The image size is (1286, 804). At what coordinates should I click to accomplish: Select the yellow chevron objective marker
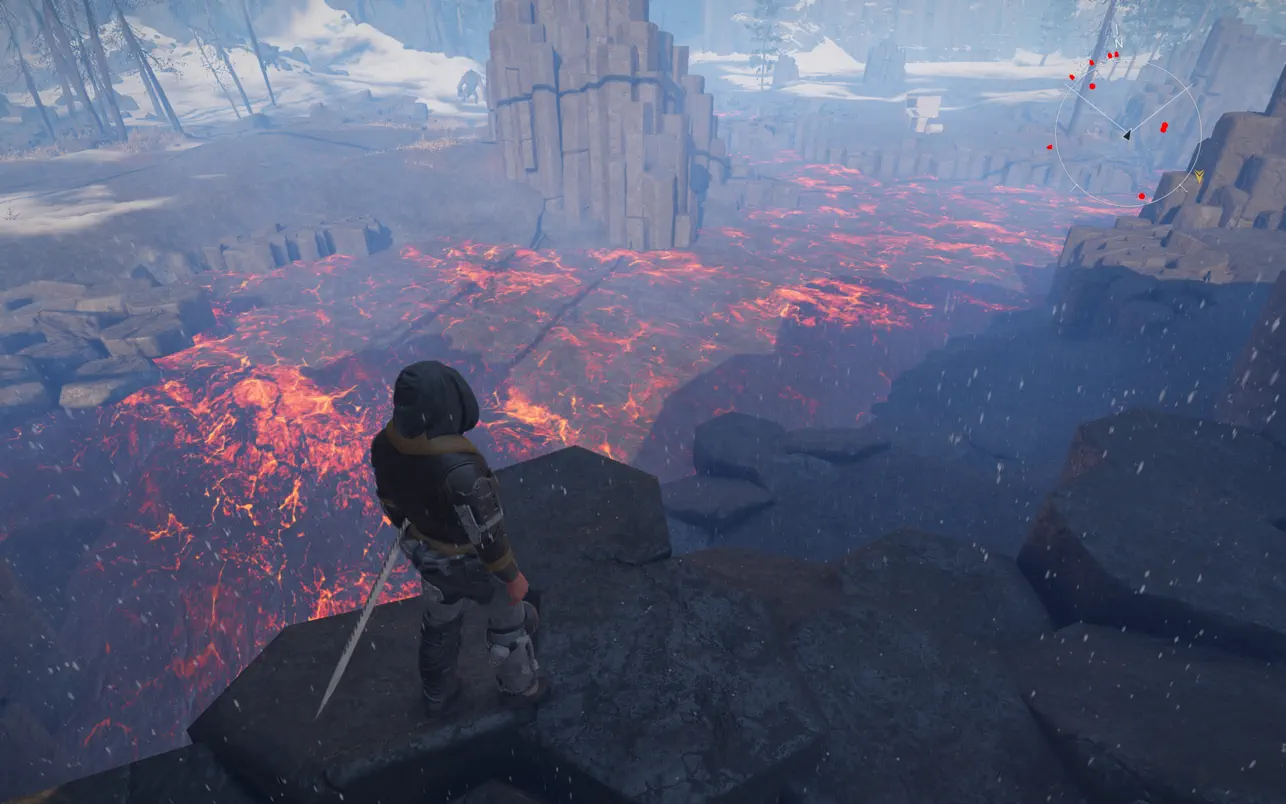(1198, 177)
